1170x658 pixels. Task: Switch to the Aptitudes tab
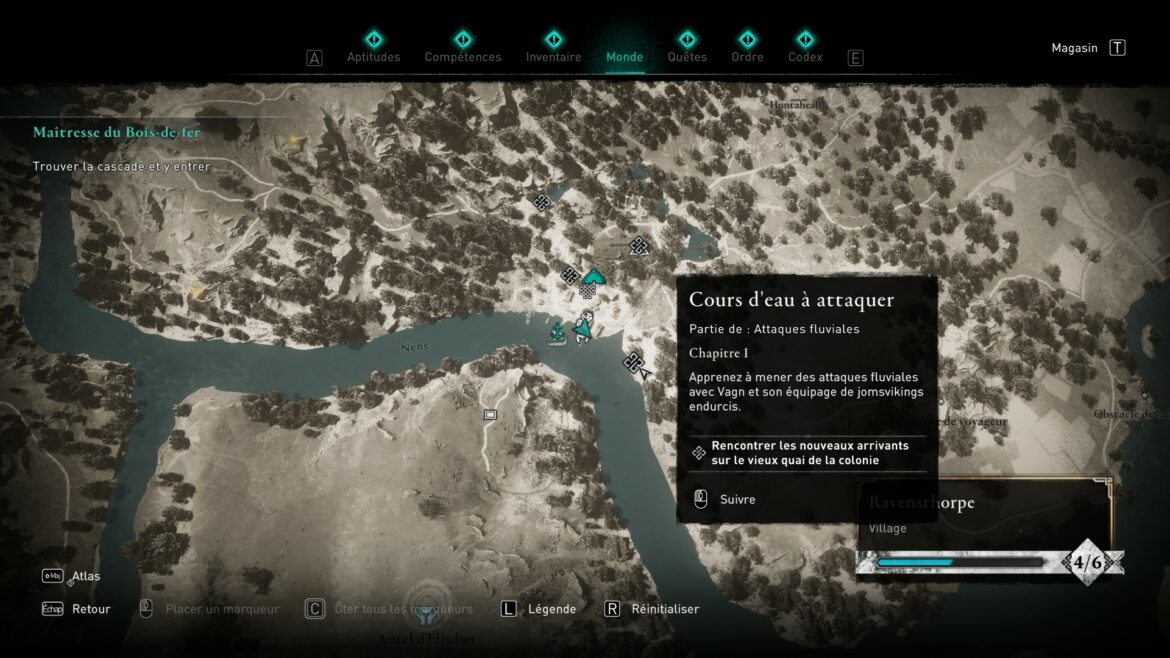click(373, 48)
